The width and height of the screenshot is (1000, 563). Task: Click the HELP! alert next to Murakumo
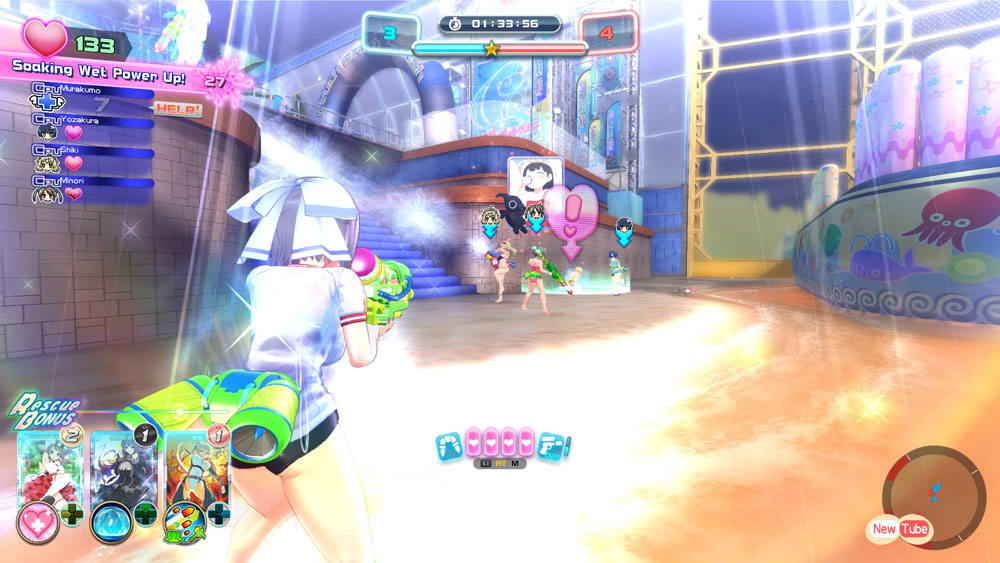[178, 108]
